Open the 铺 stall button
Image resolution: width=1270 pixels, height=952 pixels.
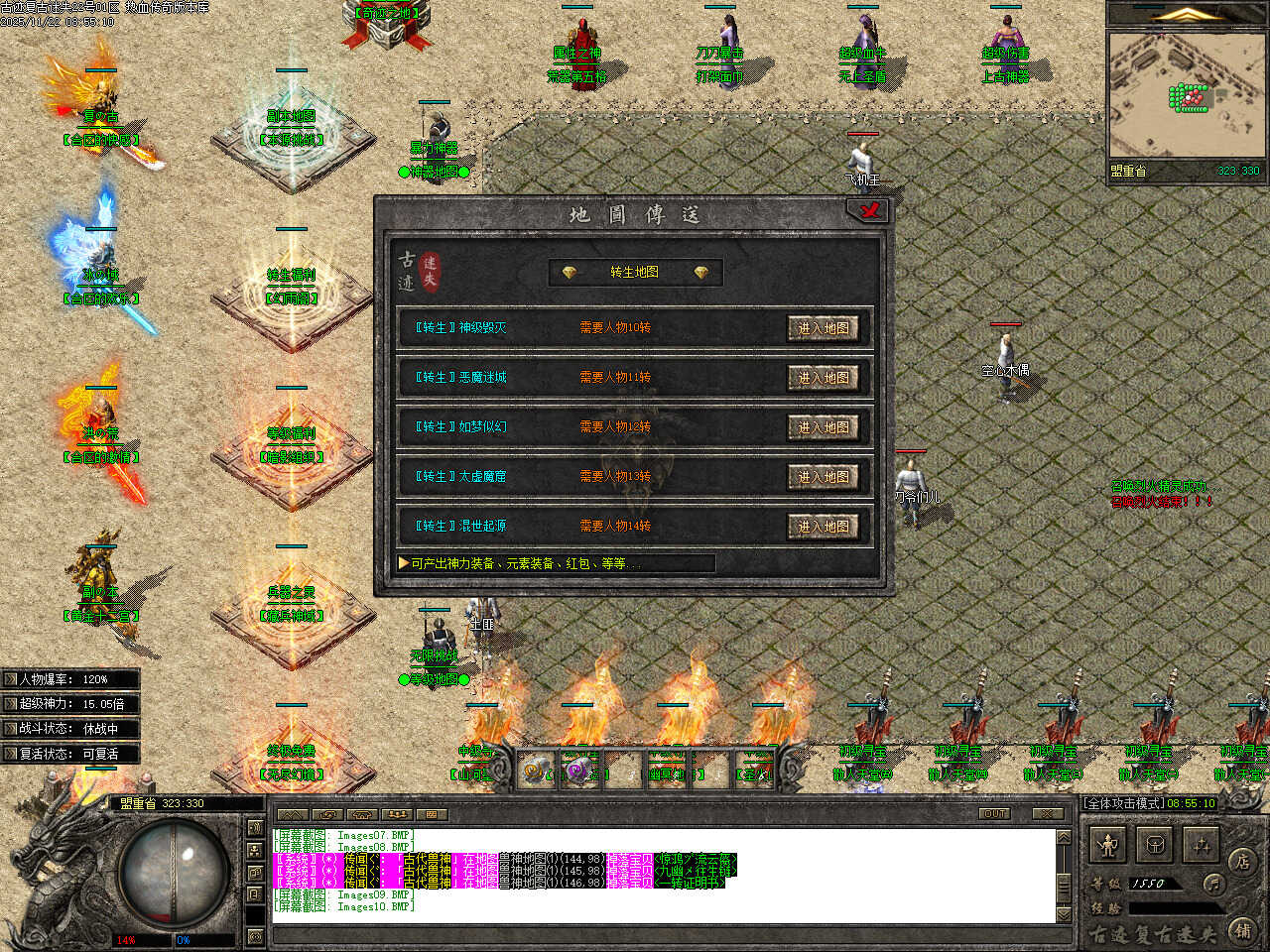pyautogui.click(x=1241, y=929)
